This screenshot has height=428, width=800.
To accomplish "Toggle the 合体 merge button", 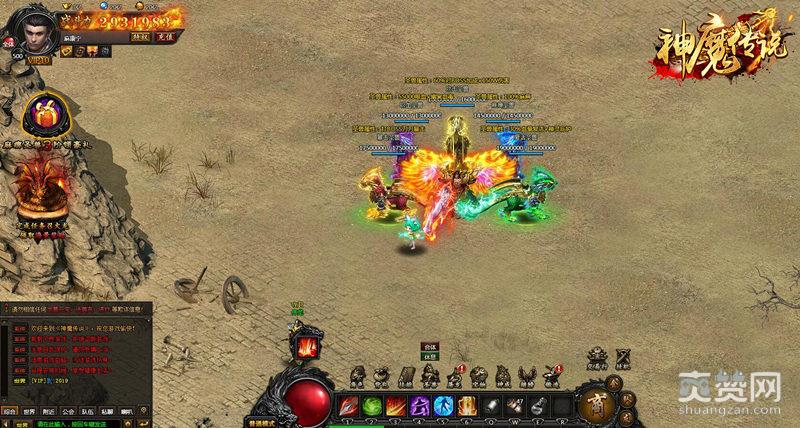I will tap(429, 347).
